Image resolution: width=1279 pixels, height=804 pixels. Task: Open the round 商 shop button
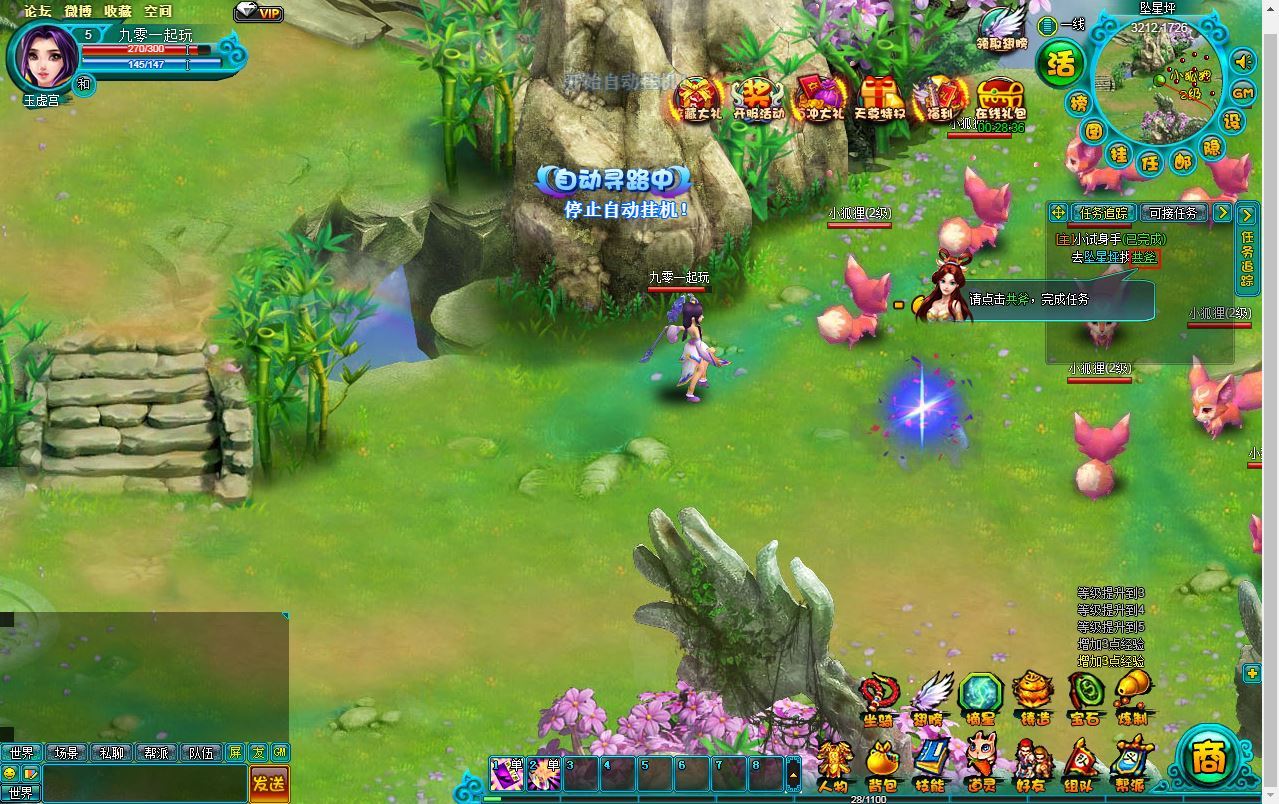tap(1207, 758)
